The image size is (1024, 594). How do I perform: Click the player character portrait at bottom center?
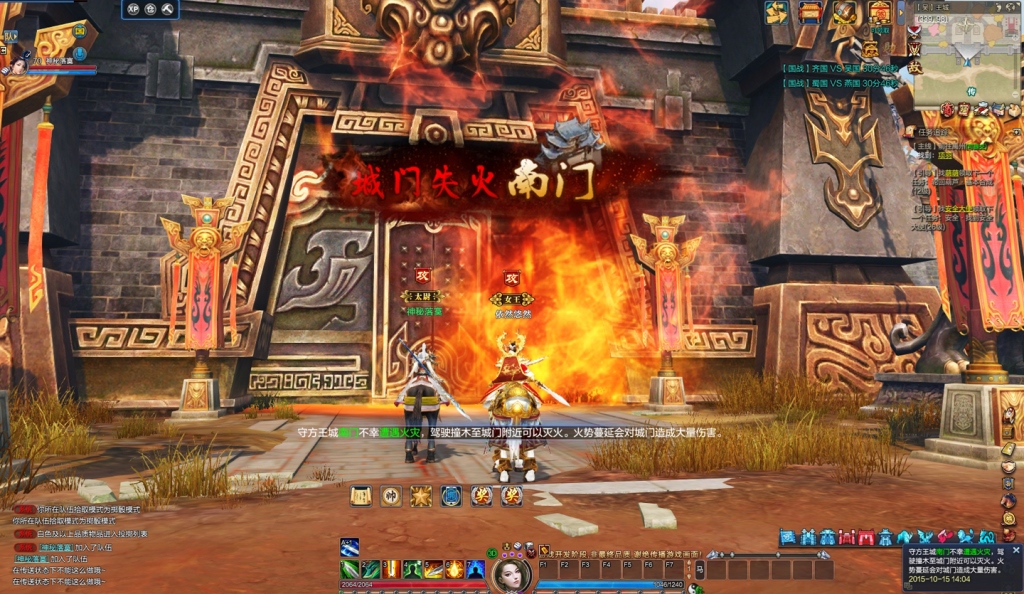click(511, 574)
